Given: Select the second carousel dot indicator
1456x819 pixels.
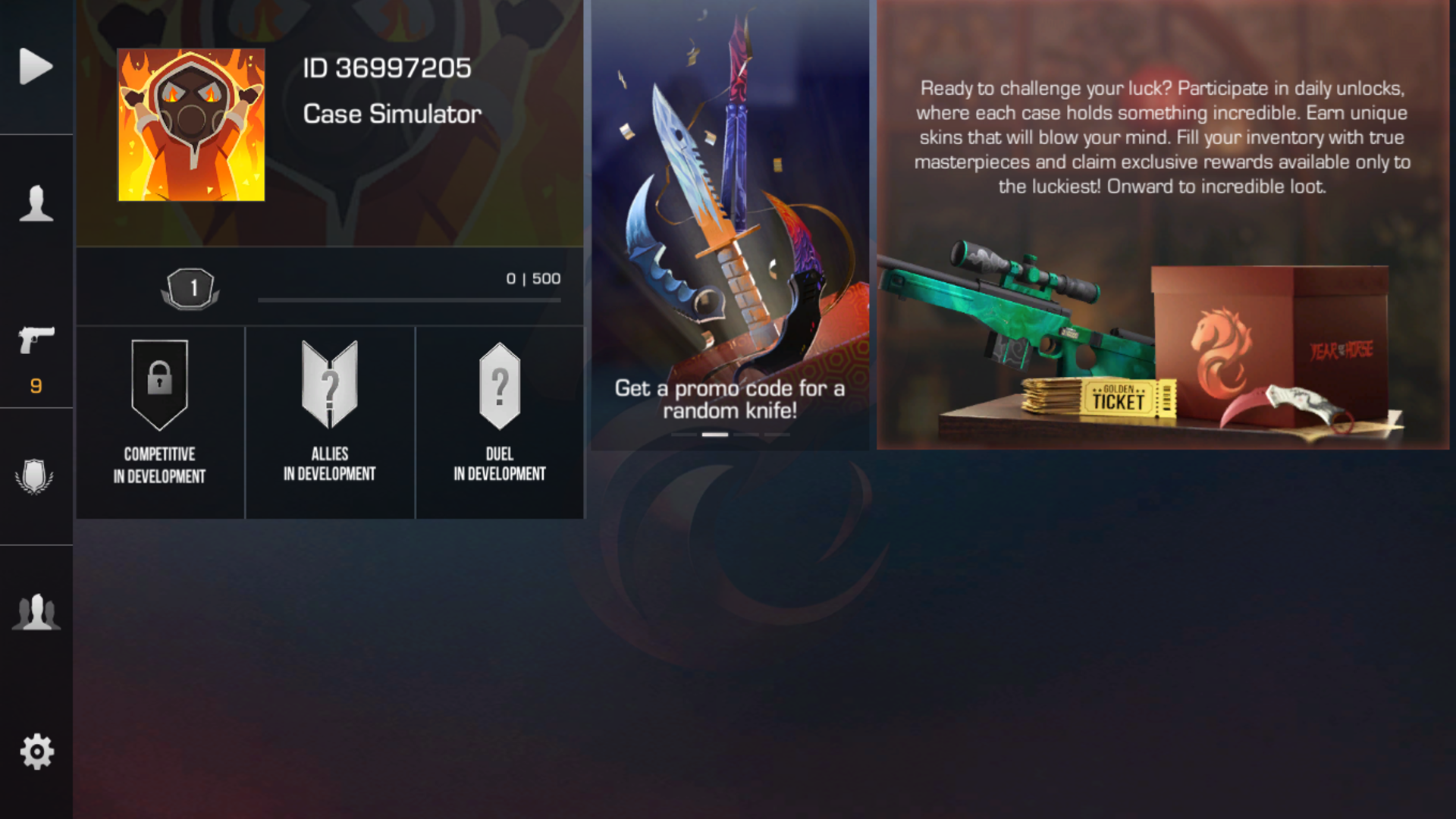Looking at the screenshot, I should coord(715,435).
